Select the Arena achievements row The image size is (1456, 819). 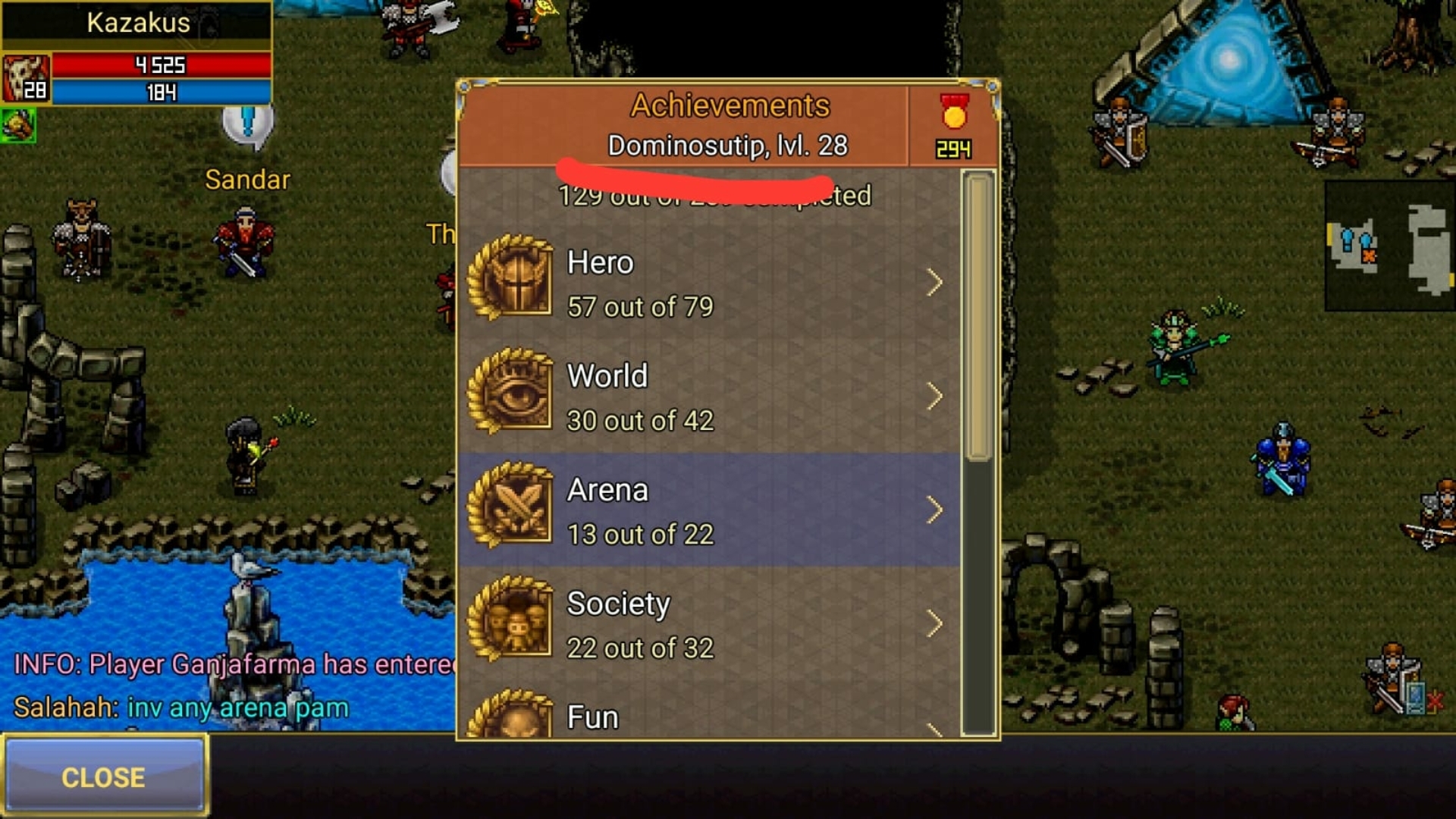pyautogui.click(x=708, y=511)
